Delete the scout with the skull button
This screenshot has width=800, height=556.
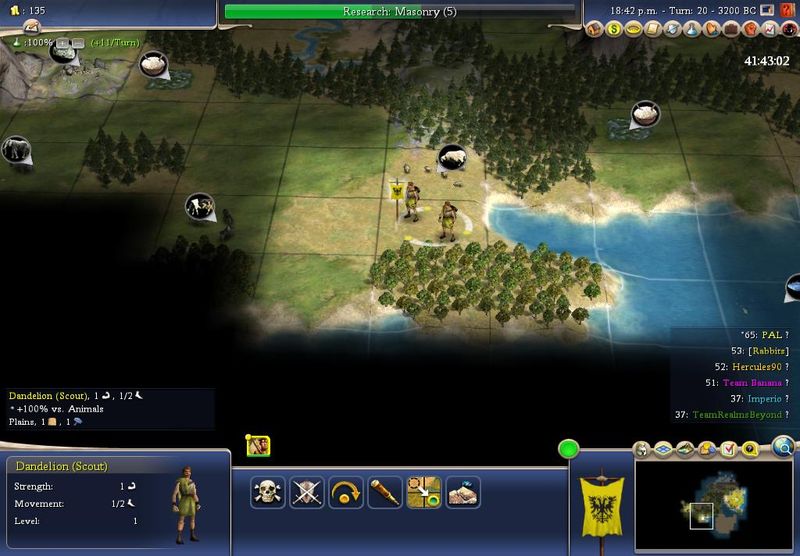pyautogui.click(x=267, y=491)
